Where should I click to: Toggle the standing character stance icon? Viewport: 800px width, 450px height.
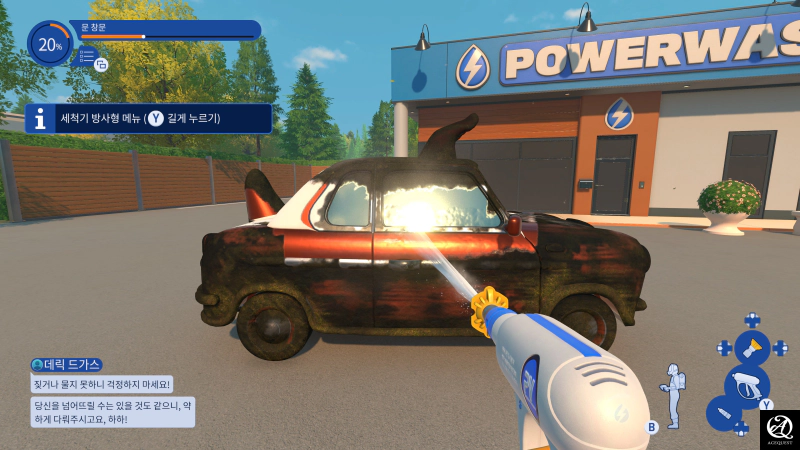[675, 395]
